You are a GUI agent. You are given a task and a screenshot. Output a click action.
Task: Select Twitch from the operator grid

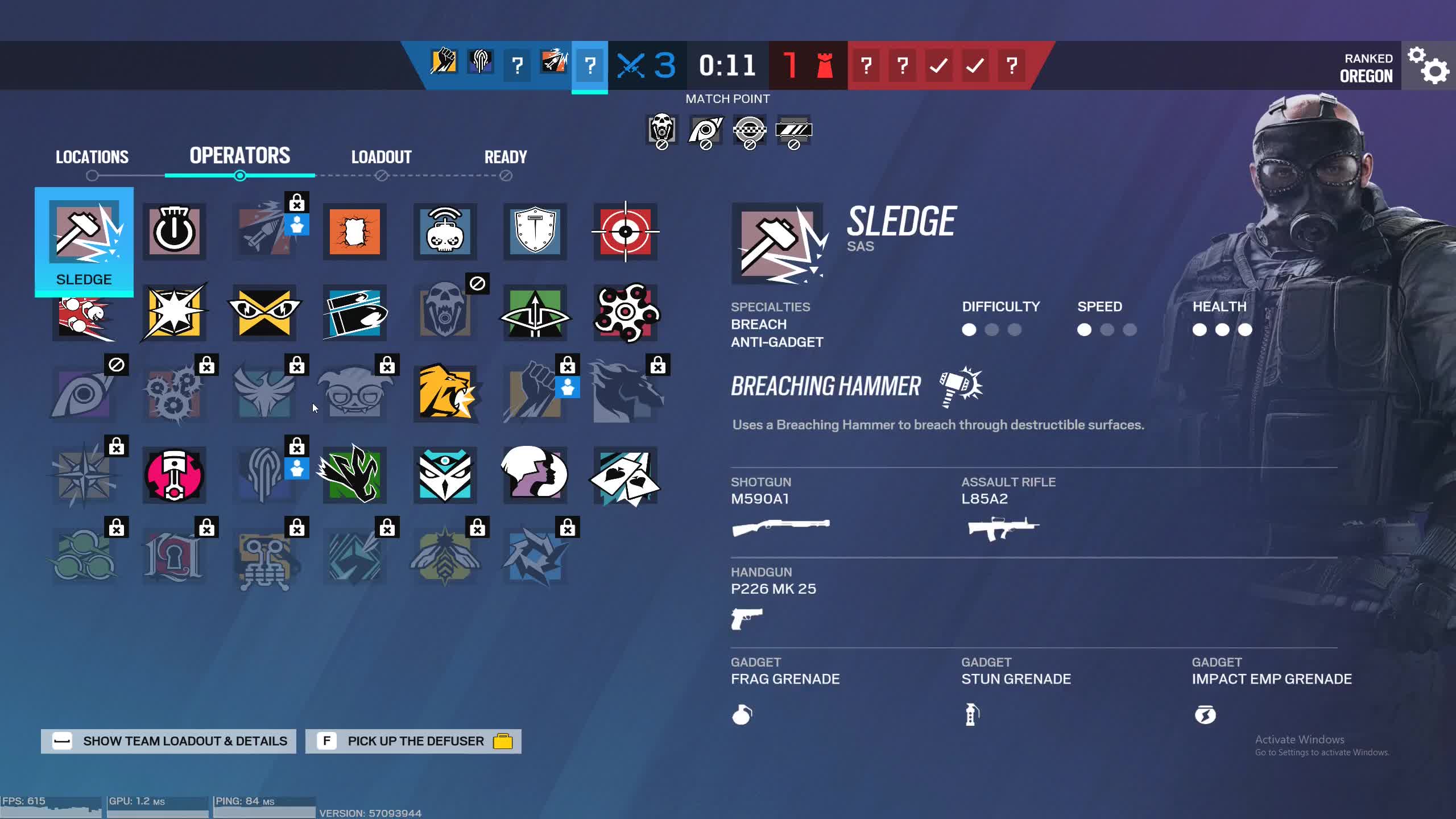coord(444,231)
